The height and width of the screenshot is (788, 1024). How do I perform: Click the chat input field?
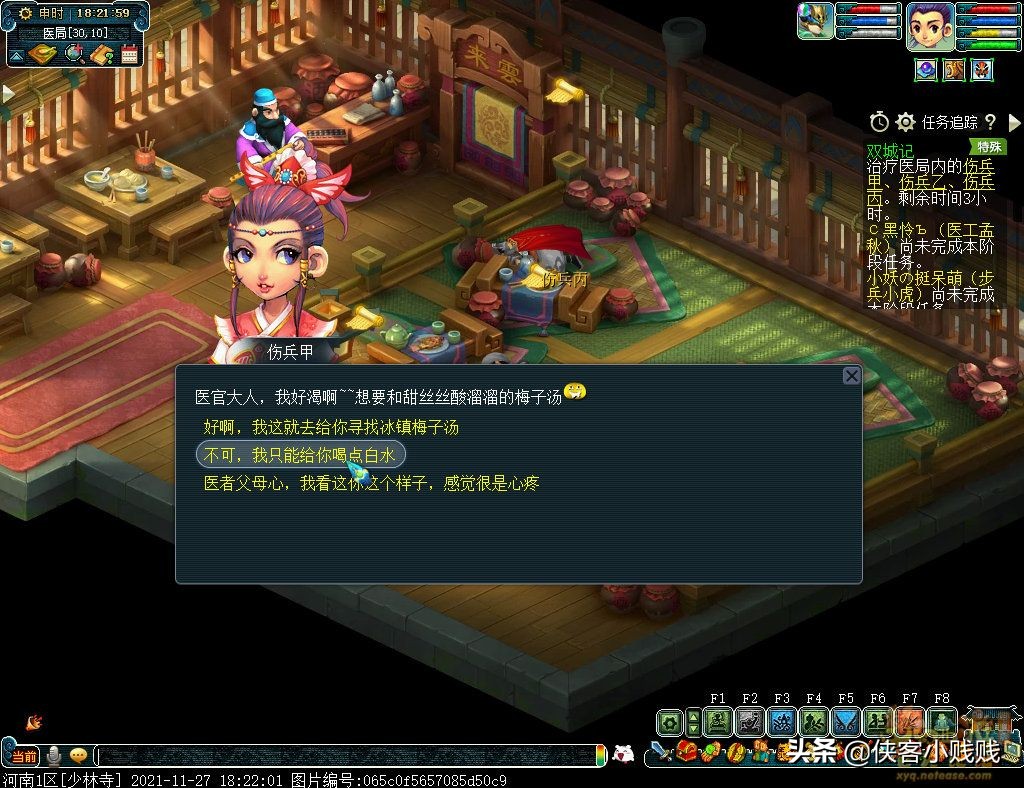pyautogui.click(x=350, y=755)
